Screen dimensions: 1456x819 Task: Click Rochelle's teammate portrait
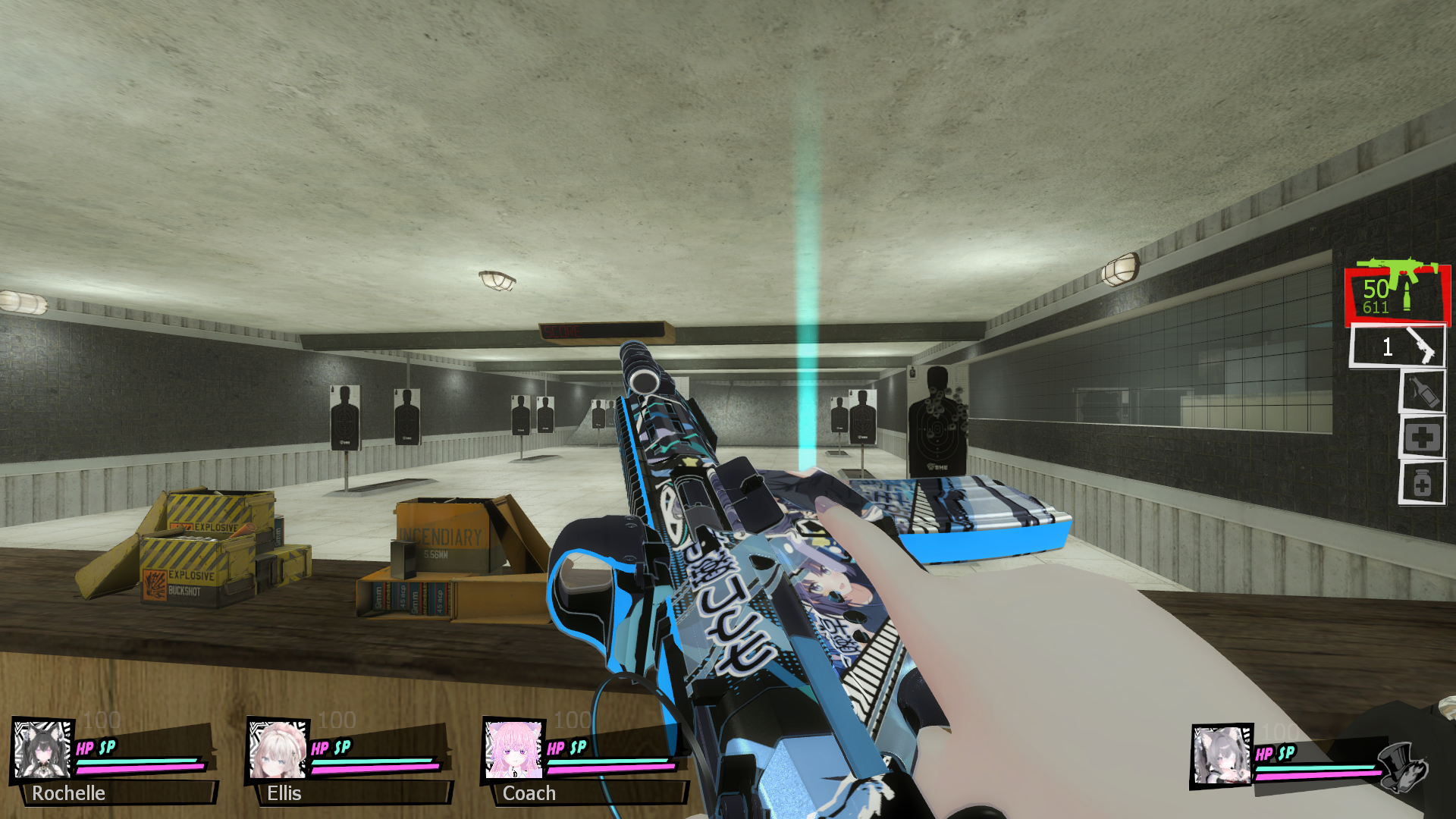[42, 749]
